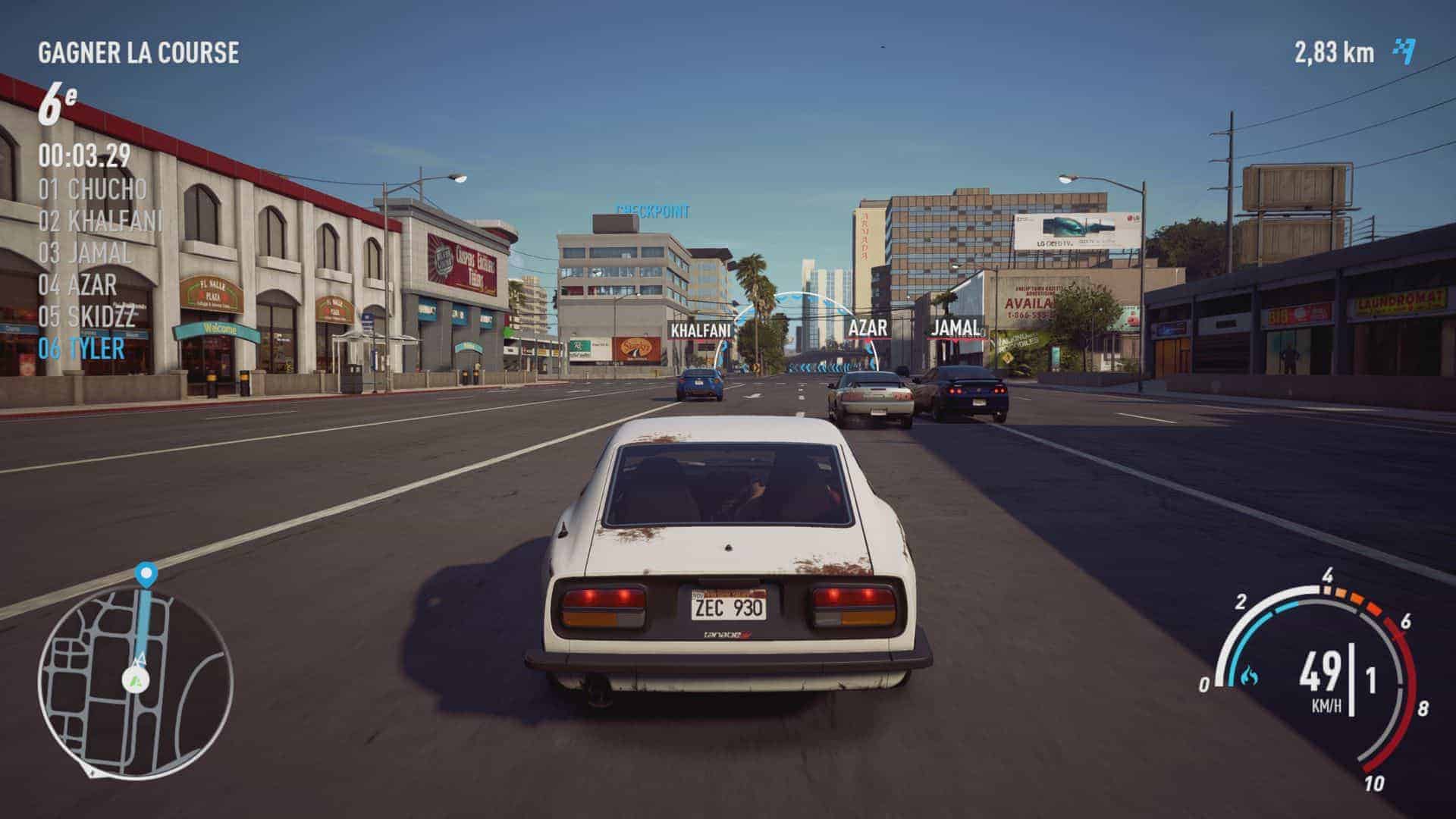Select the KHALFANI name tag over the blue car

pos(701,331)
